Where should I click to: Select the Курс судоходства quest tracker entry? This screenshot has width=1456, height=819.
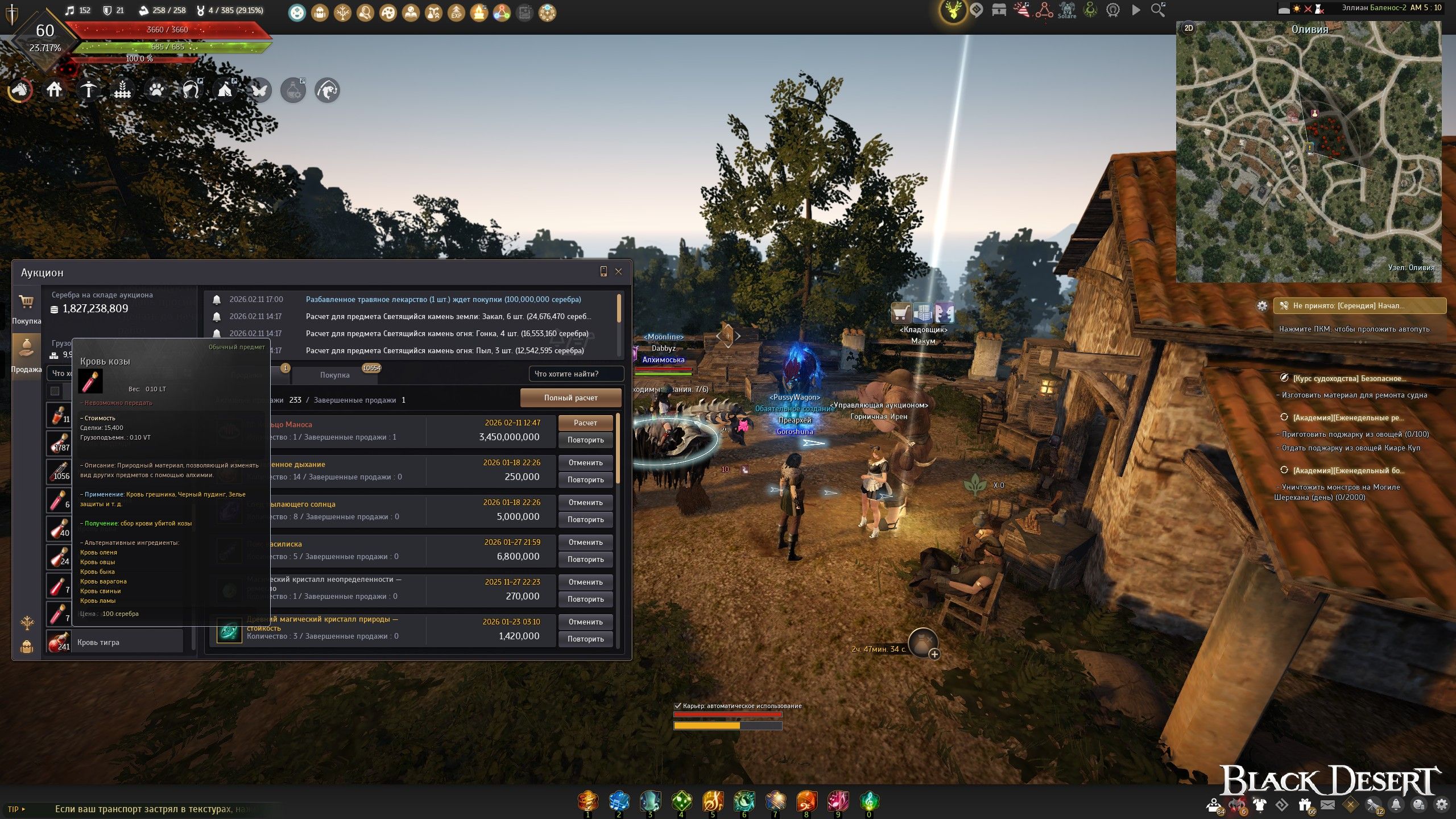1349,379
